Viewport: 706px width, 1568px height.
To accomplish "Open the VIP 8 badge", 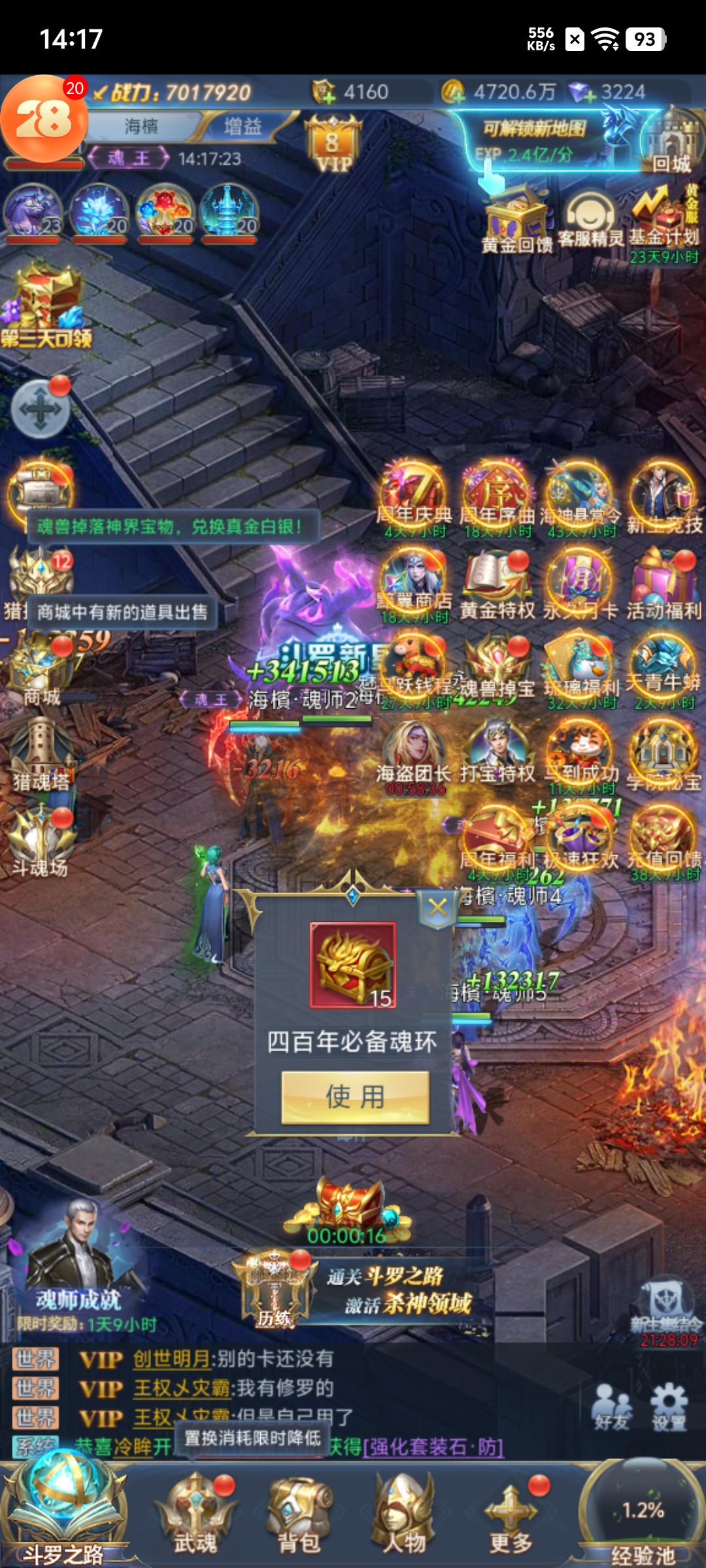I will click(x=333, y=145).
